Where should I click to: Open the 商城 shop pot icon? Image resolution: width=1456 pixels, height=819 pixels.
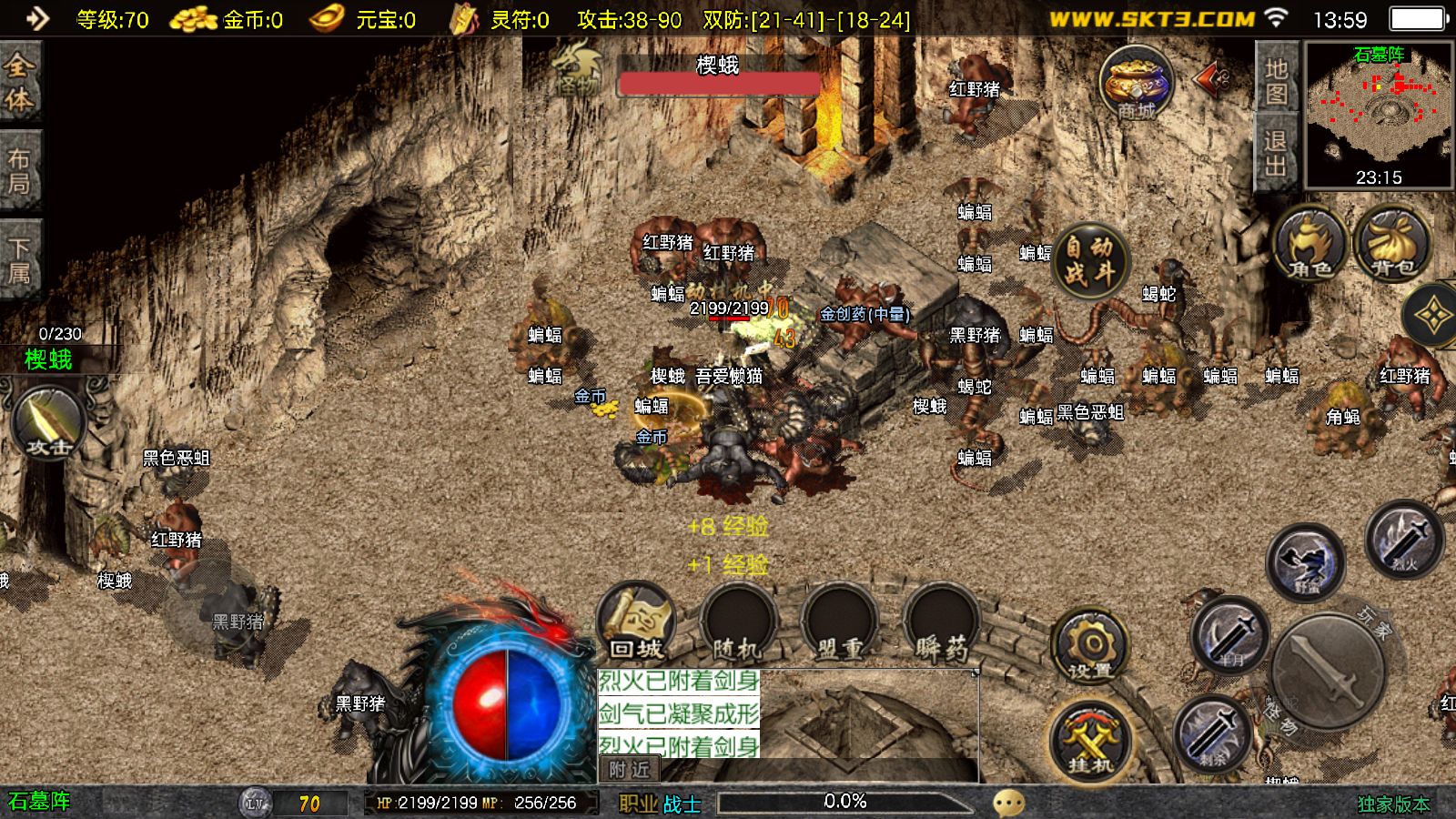pyautogui.click(x=1136, y=84)
